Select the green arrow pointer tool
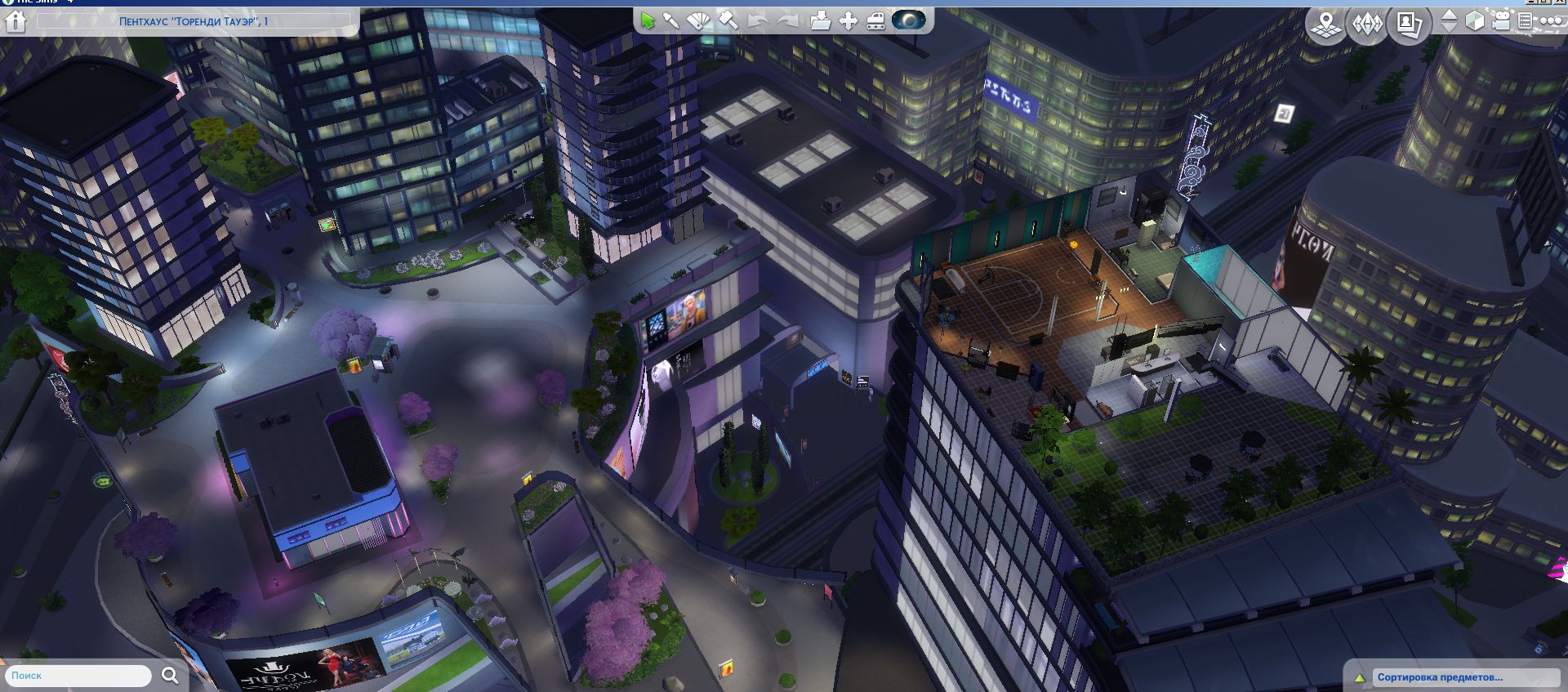The image size is (1568, 692). [648, 21]
